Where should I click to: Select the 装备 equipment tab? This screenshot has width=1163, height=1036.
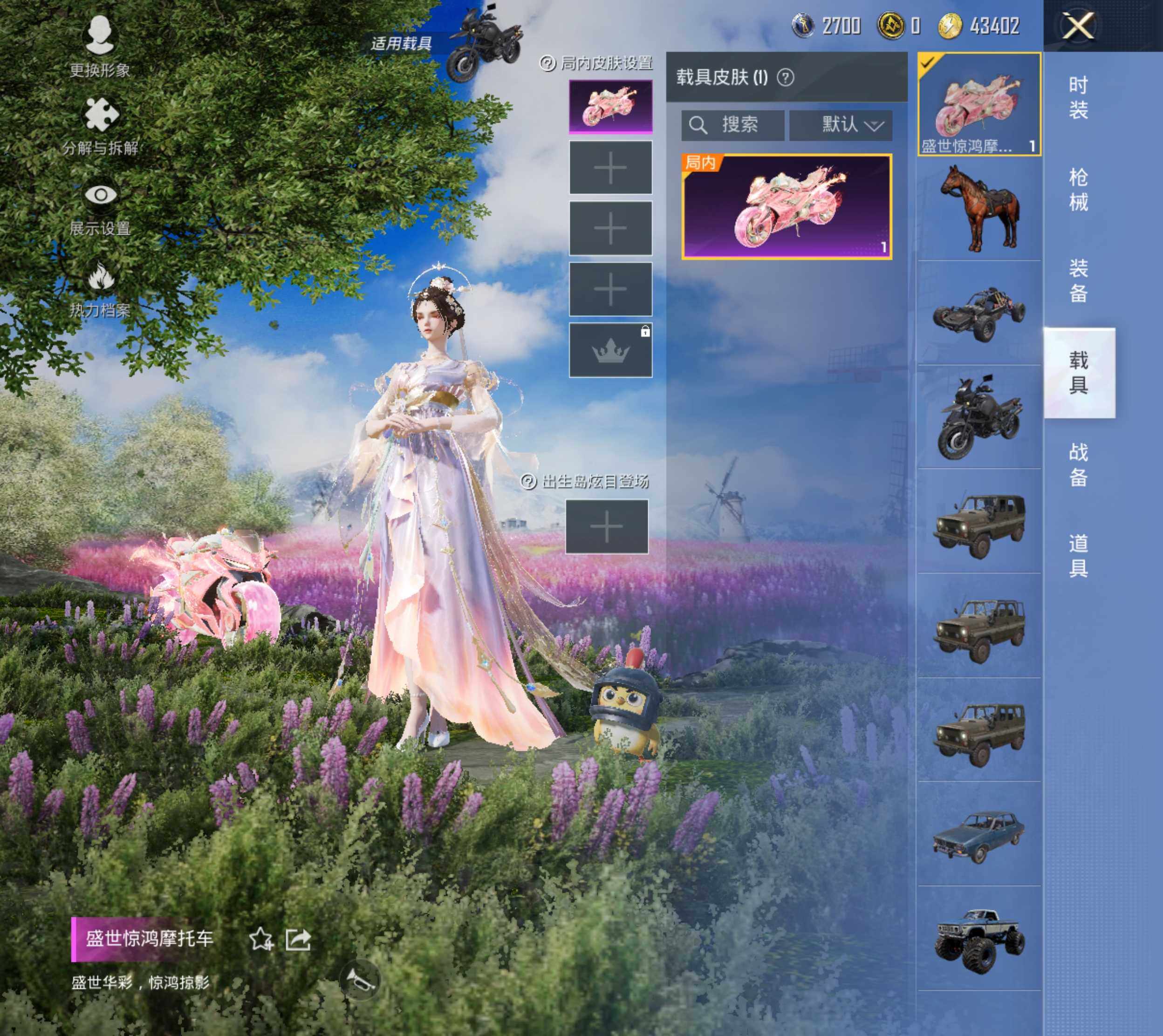point(1078,280)
